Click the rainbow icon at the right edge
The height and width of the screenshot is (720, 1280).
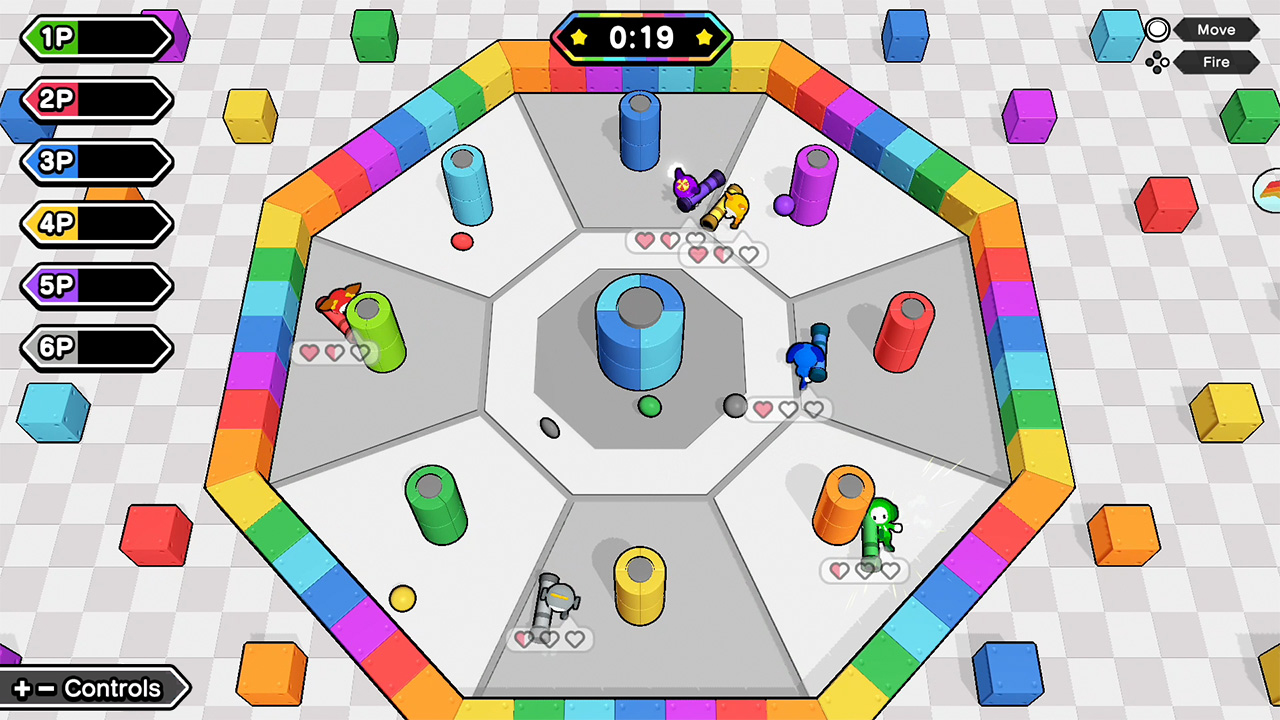(1269, 190)
